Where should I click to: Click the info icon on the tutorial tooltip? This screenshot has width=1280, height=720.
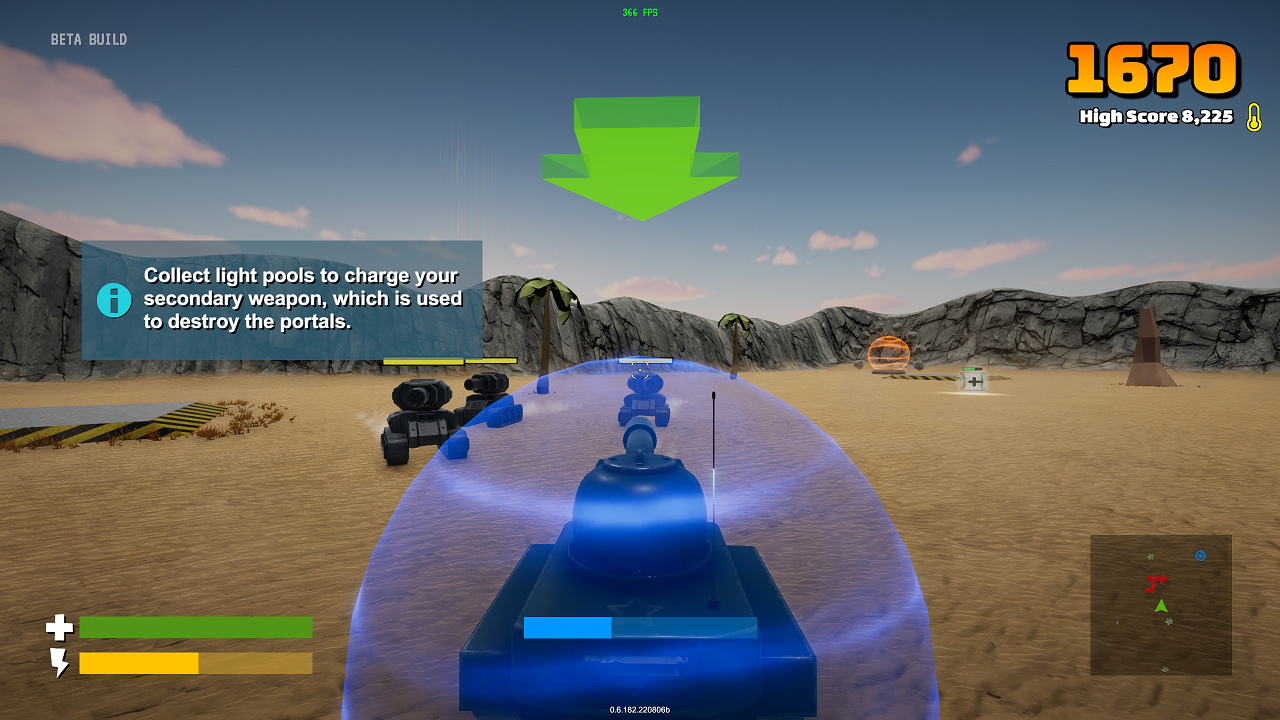[114, 298]
